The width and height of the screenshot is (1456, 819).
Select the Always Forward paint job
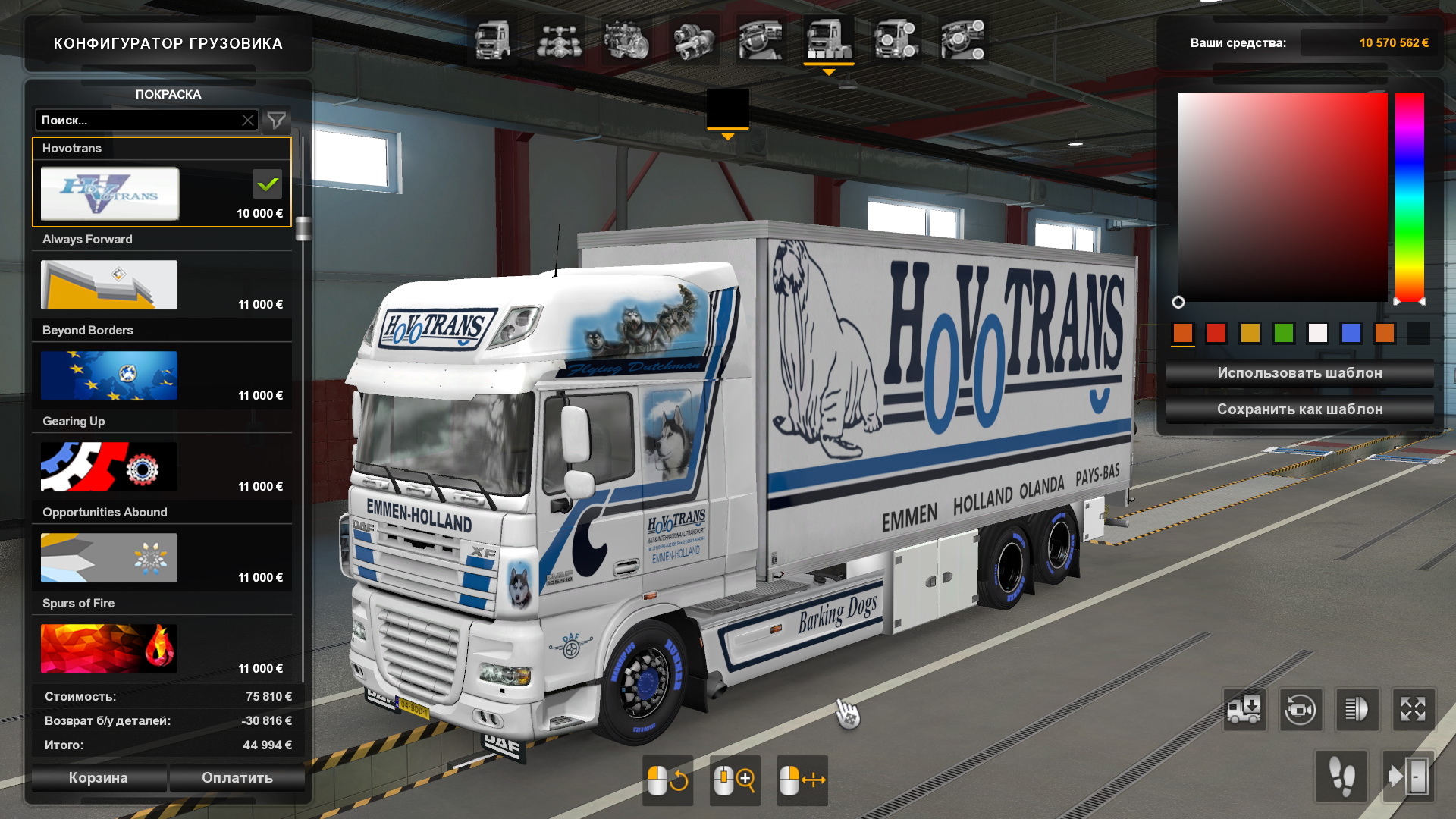[109, 285]
